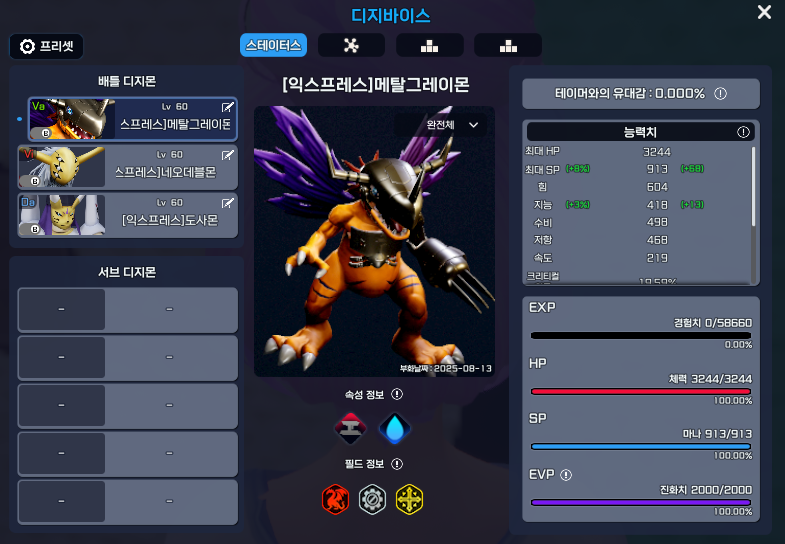Click the grey gear field icon
The width and height of the screenshot is (785, 544).
pyautogui.click(x=373, y=497)
